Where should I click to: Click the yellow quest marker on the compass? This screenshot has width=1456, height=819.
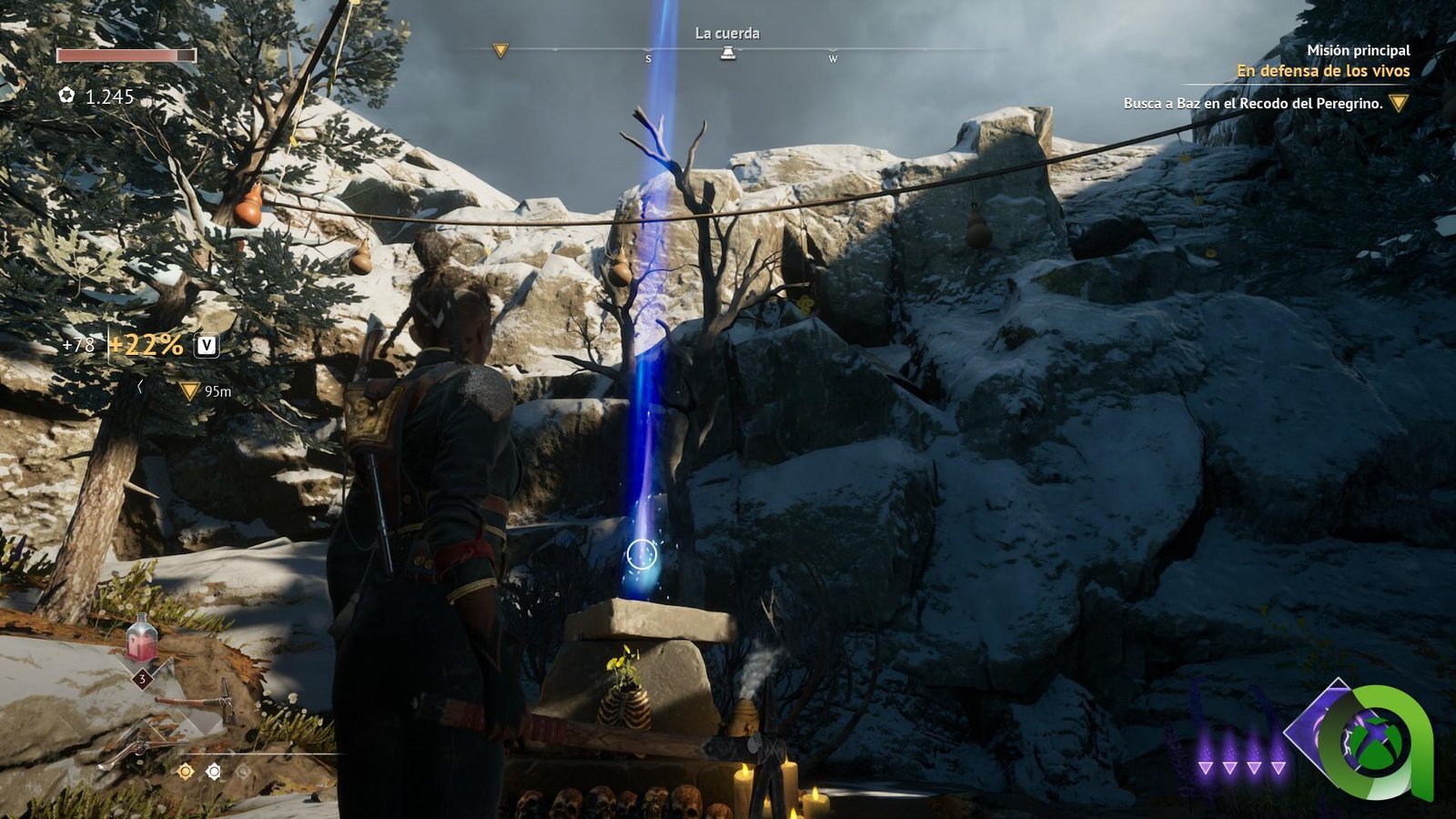500,51
